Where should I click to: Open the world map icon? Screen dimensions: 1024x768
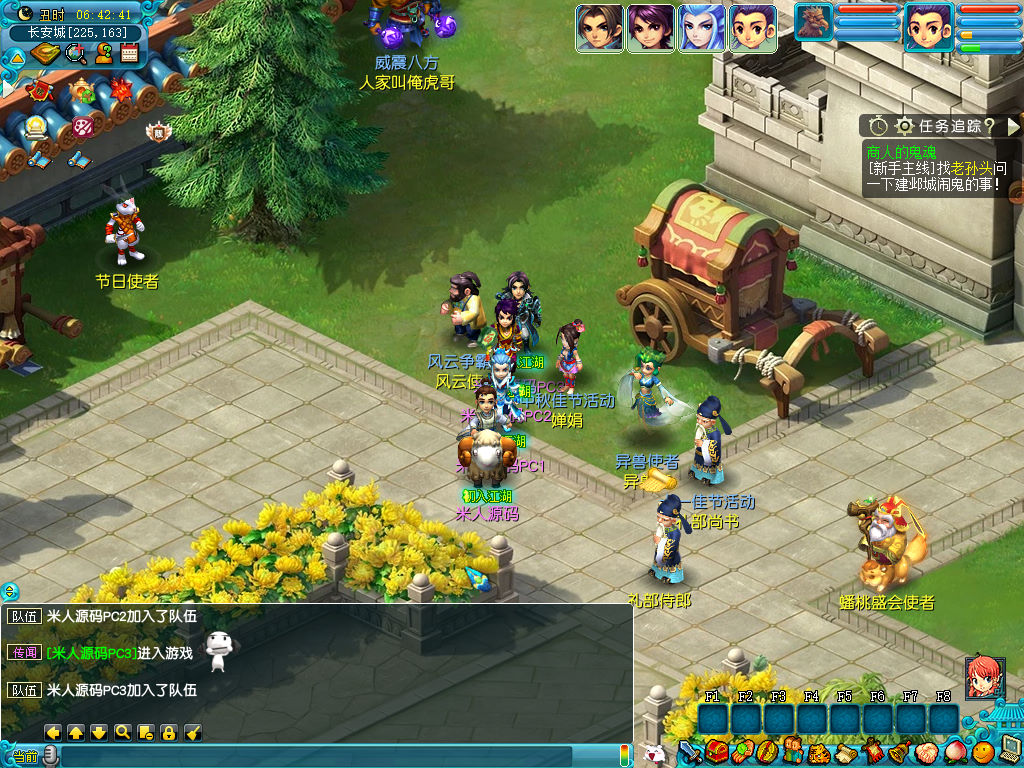(x=46, y=53)
